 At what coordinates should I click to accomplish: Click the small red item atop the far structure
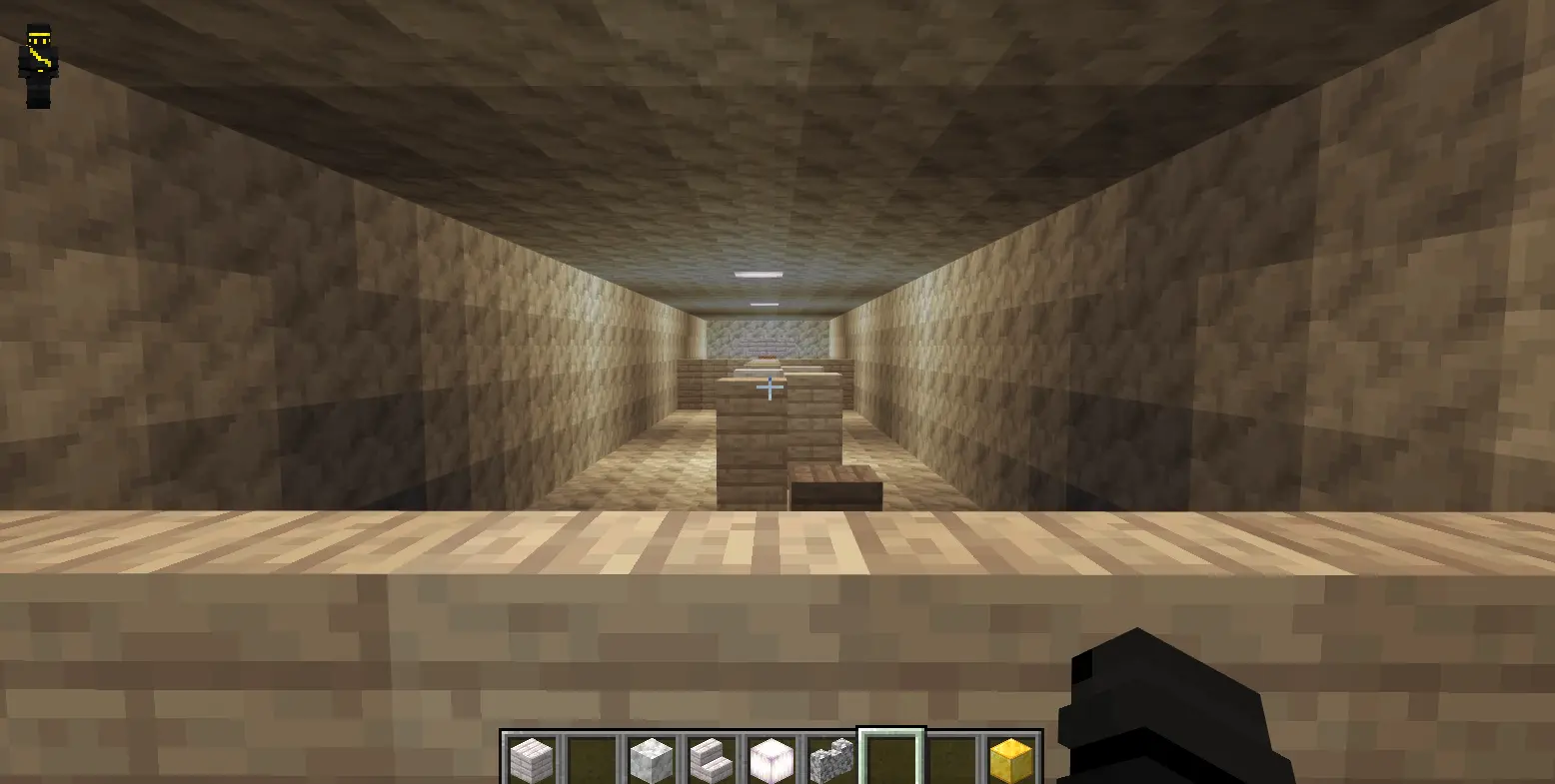768,357
